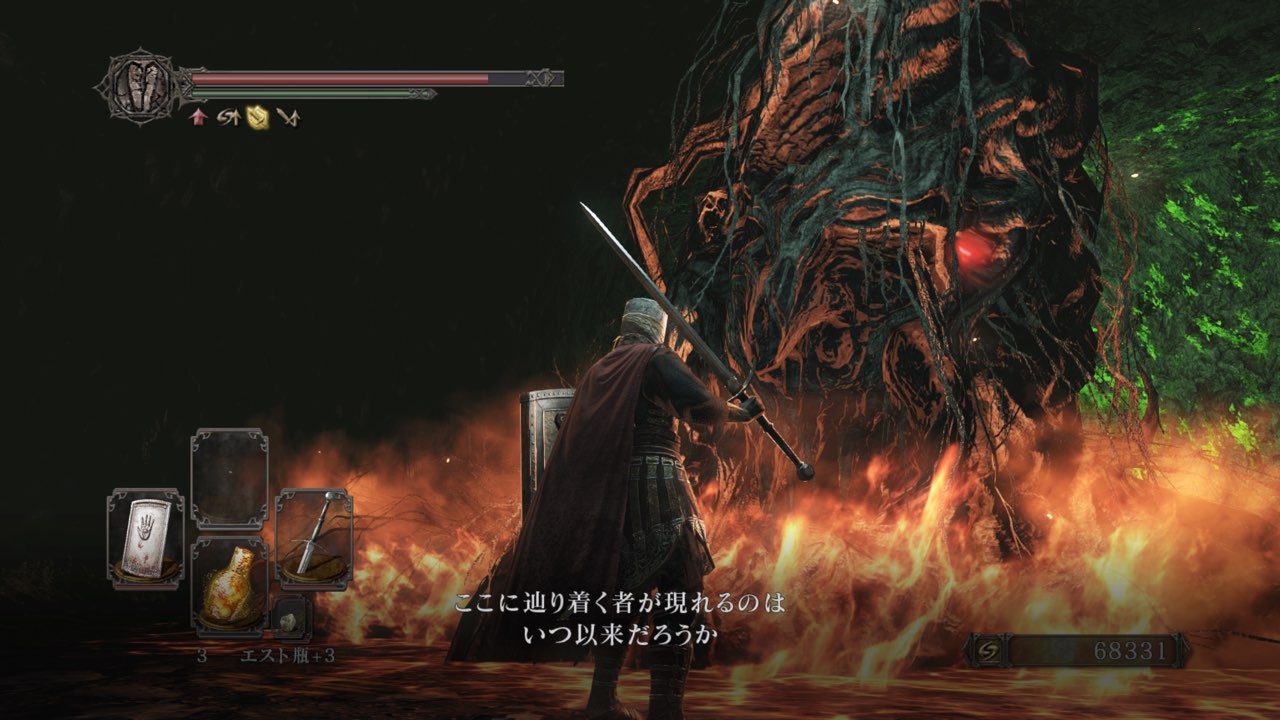Select the greatsword right-hand weapon slot
The height and width of the screenshot is (720, 1280).
[x=314, y=537]
